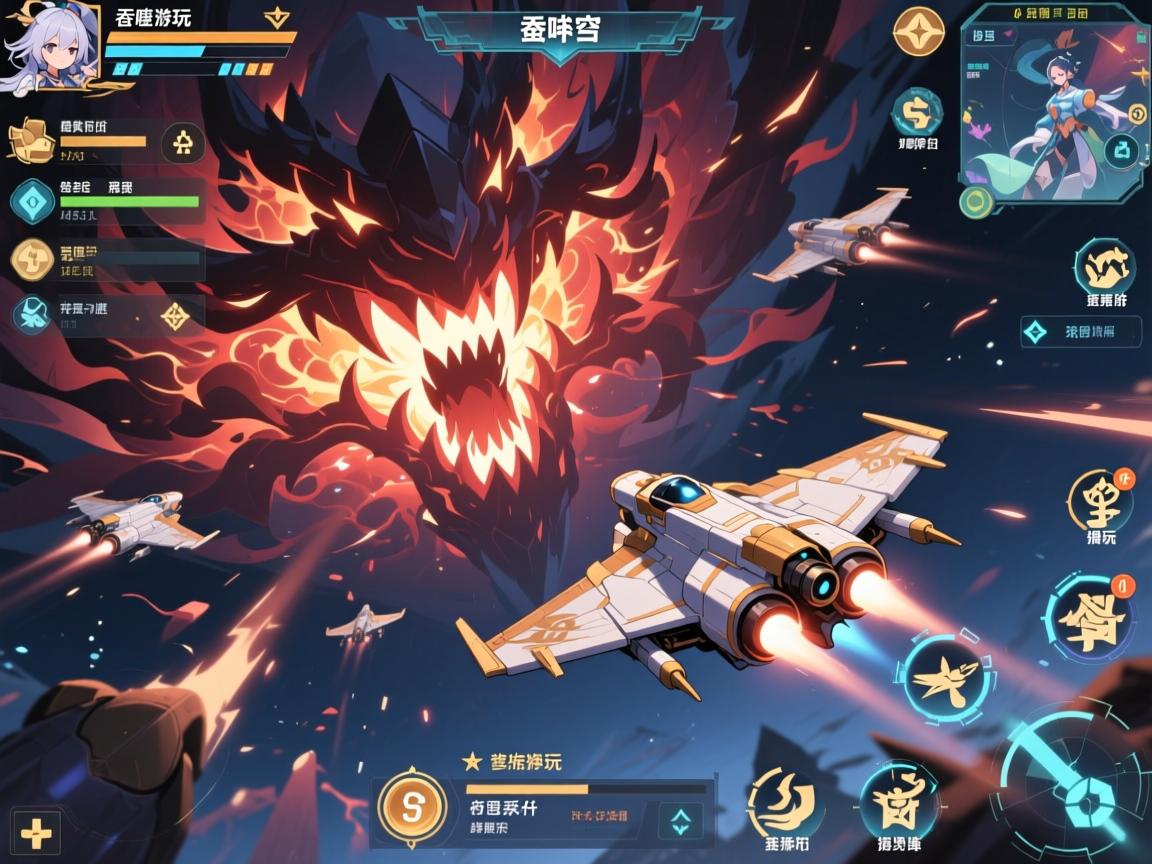Click the gold diamond knot icon
The width and height of the screenshot is (1152, 864).
tap(176, 315)
